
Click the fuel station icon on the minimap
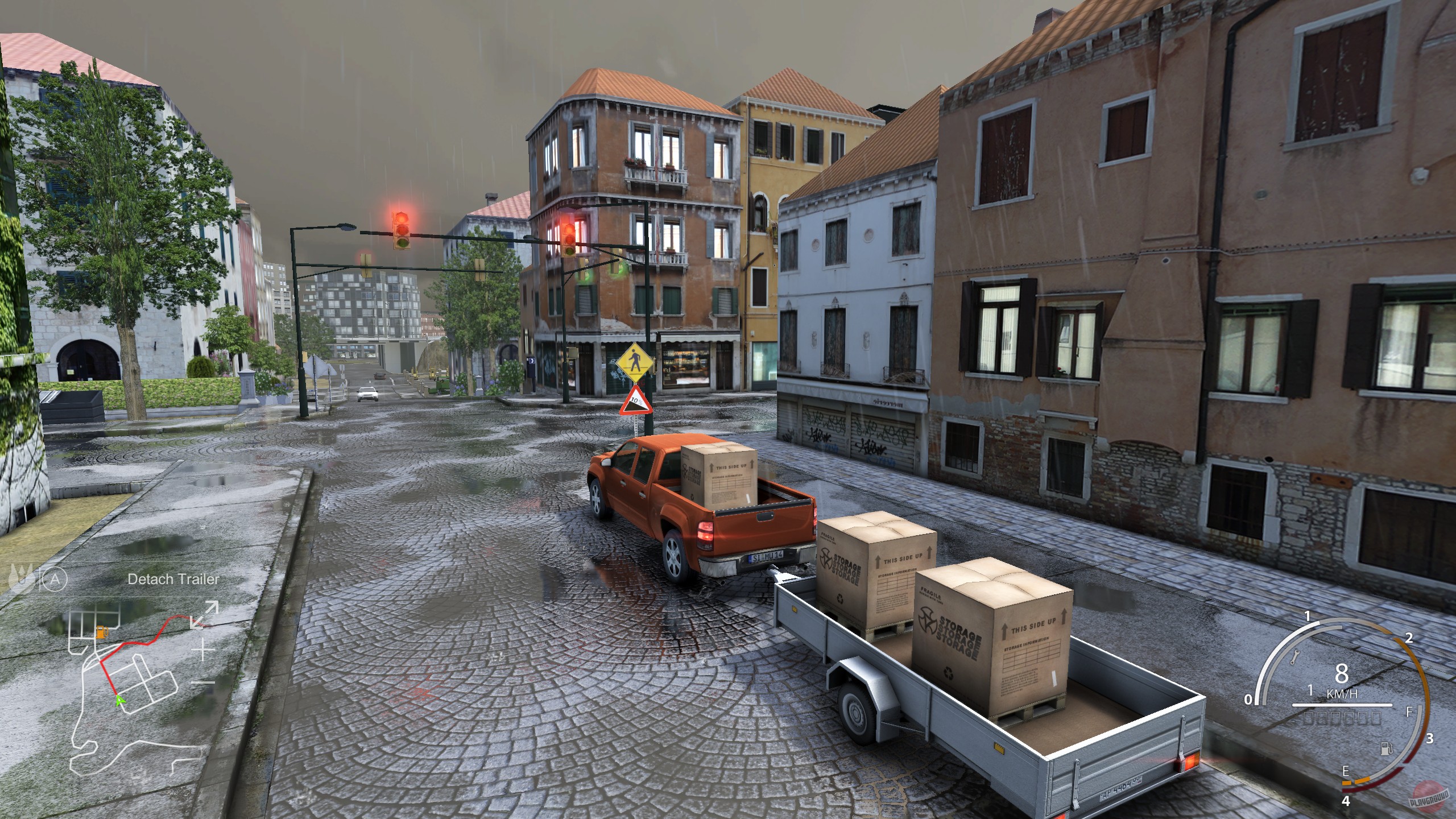tap(102, 632)
